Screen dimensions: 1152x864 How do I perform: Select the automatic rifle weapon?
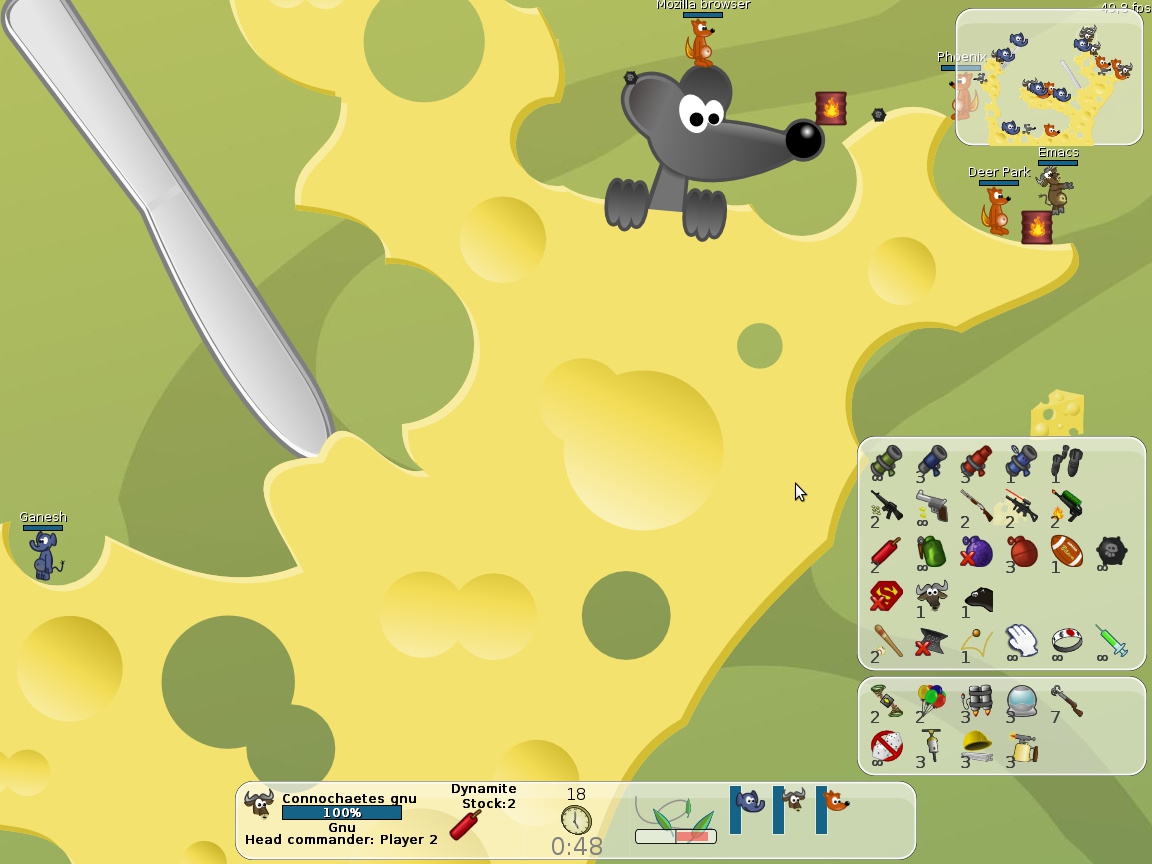[x=886, y=505]
